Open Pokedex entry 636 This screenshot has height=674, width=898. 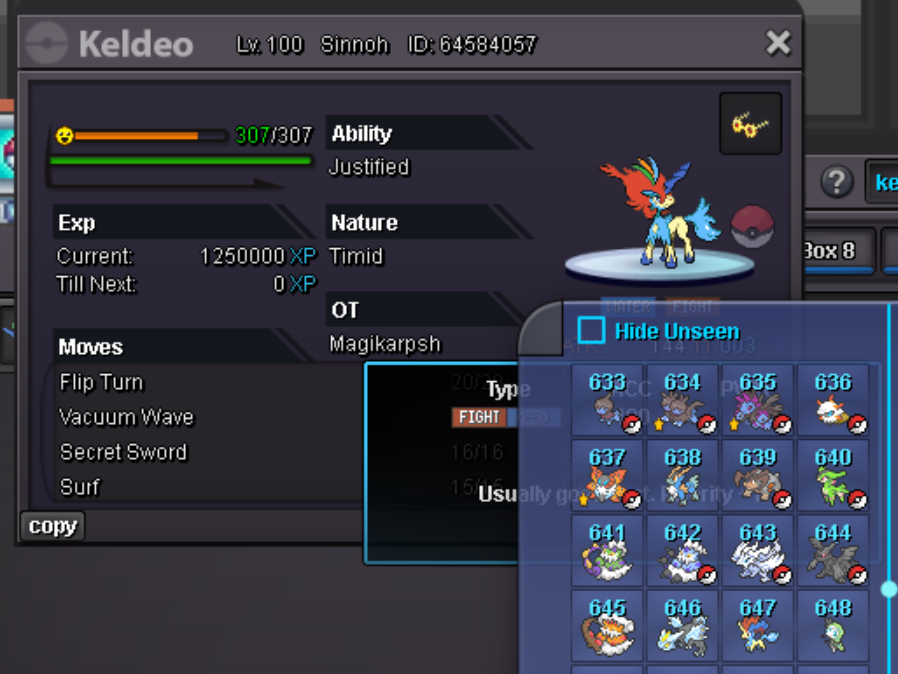[833, 400]
